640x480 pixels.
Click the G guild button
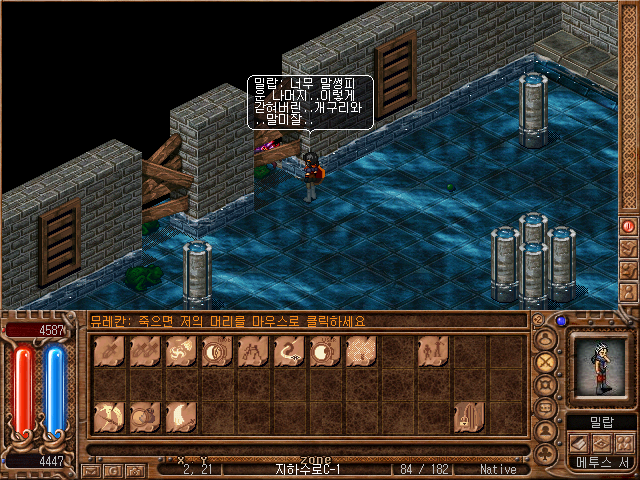tap(113, 470)
